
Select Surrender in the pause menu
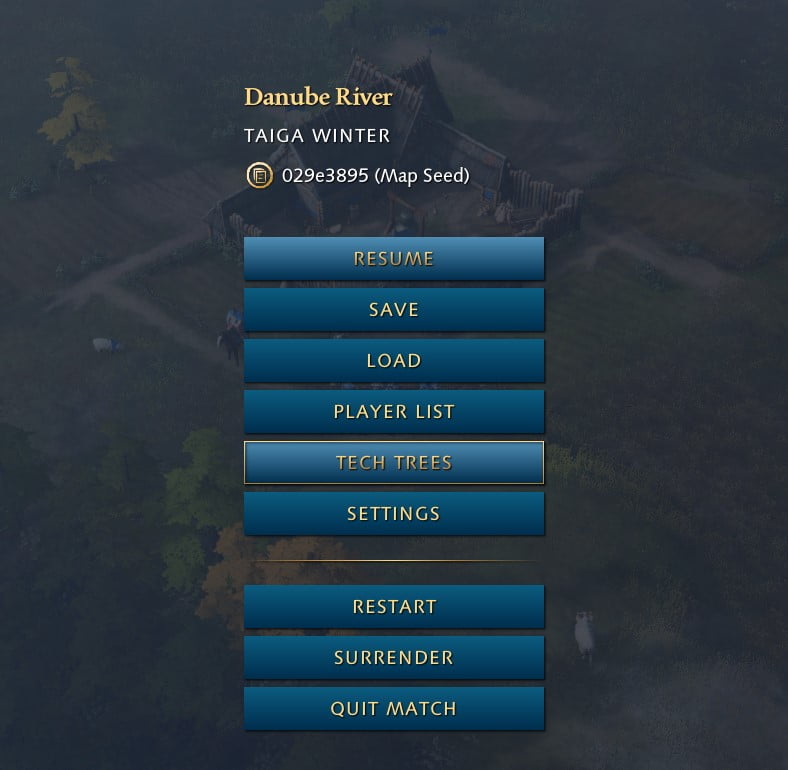pyautogui.click(x=394, y=658)
